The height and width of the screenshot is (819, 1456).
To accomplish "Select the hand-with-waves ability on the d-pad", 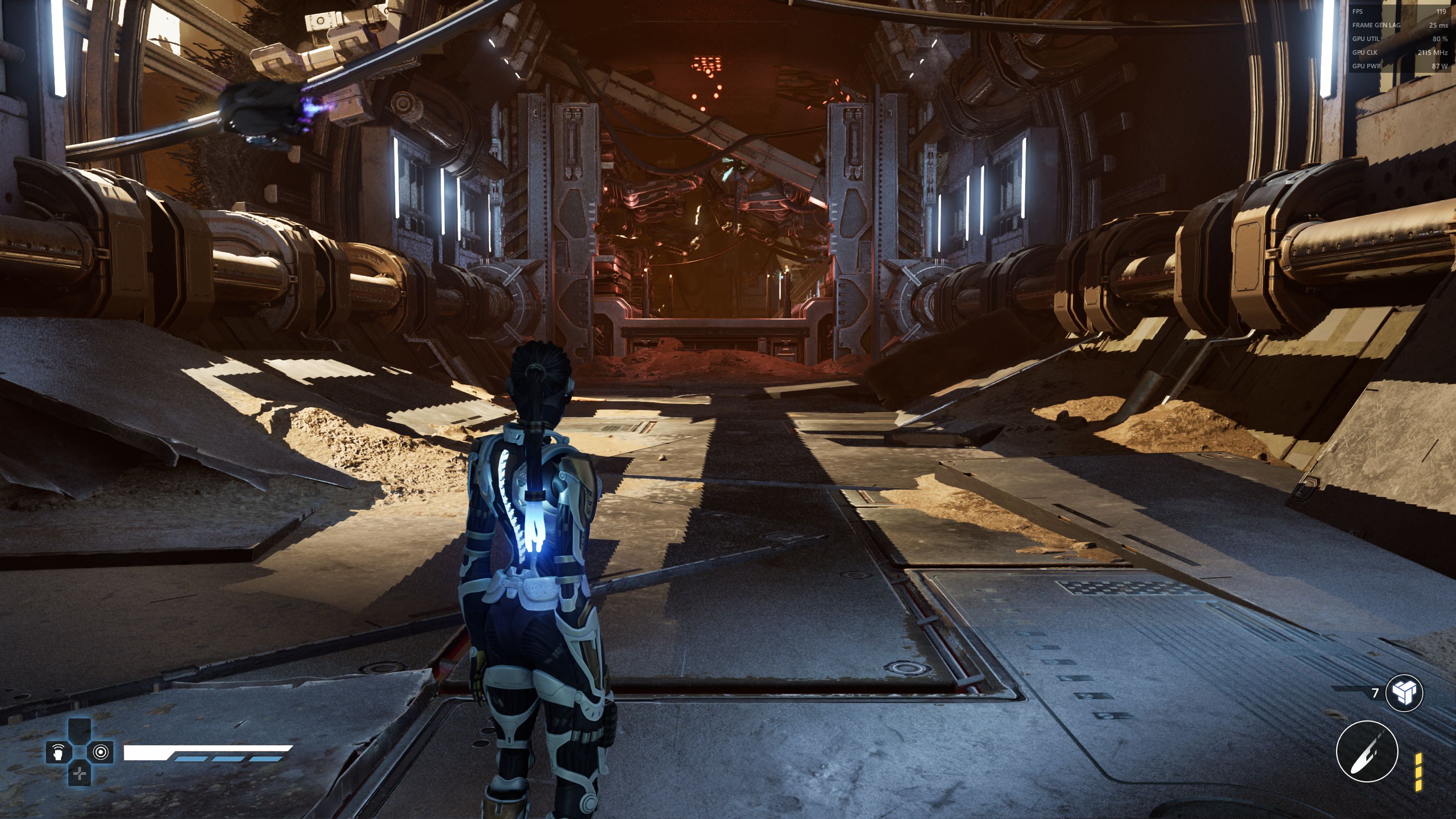I will coord(58,752).
